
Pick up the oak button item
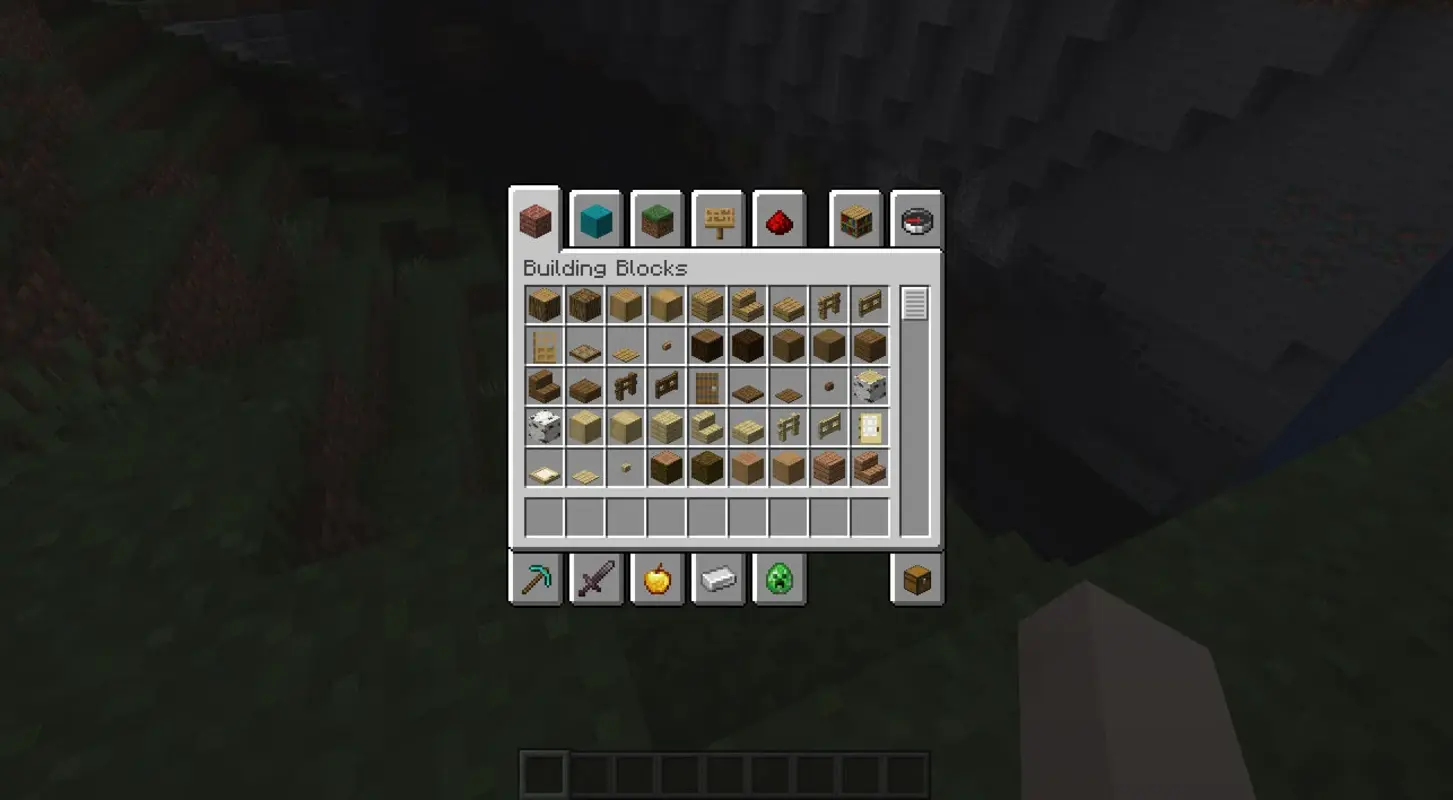click(665, 345)
